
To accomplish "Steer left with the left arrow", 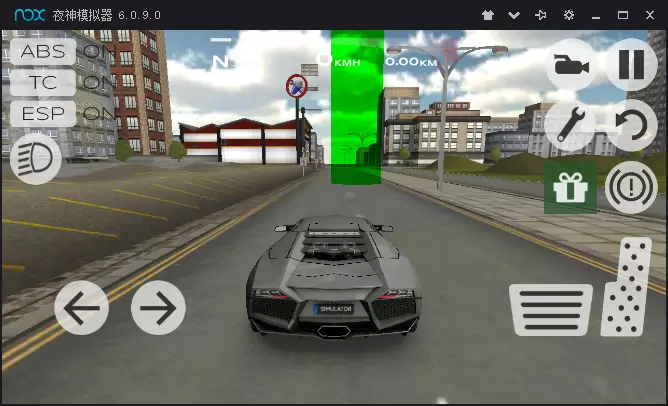I will tap(81, 308).
